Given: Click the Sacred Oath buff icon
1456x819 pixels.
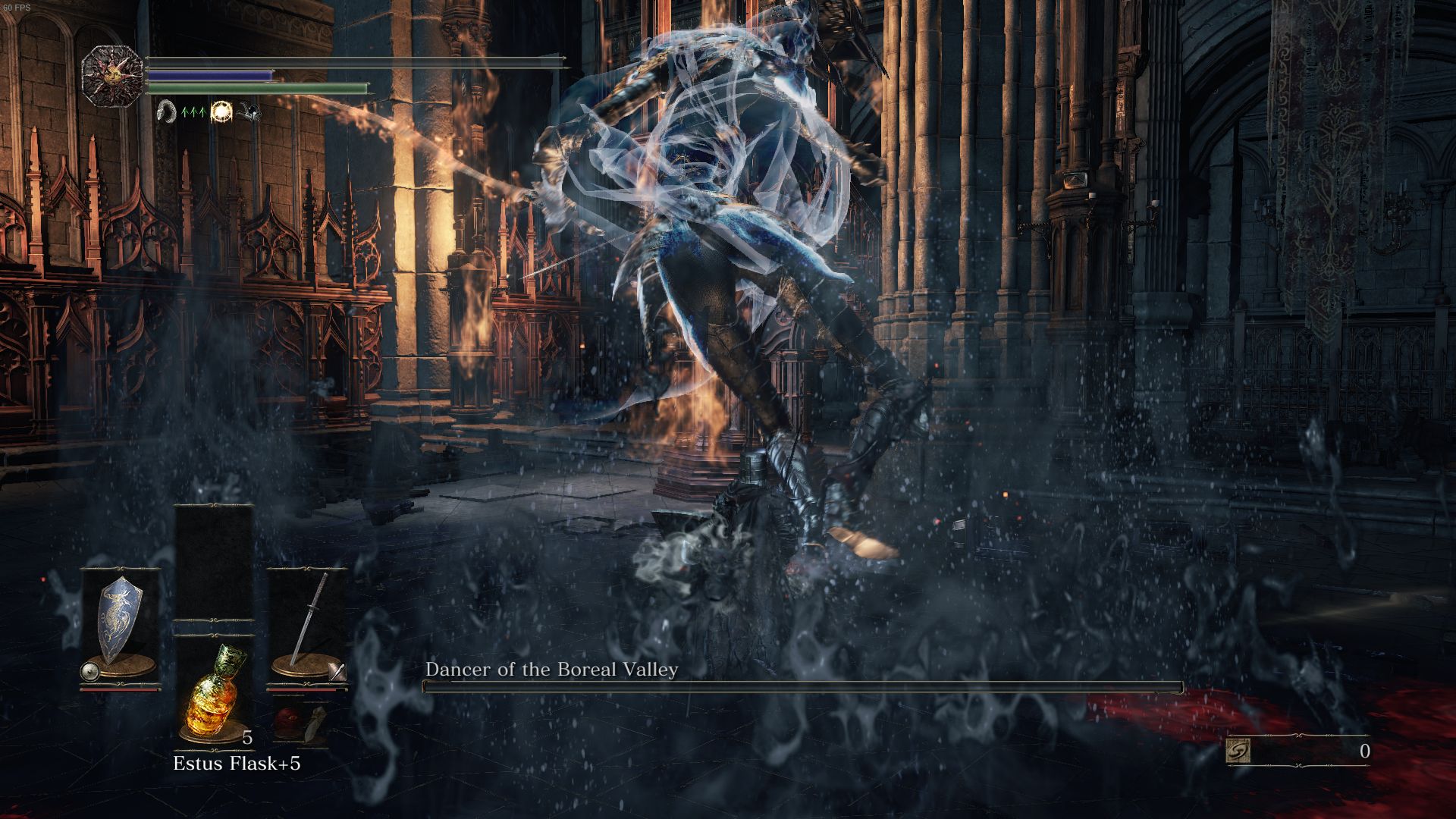Looking at the screenshot, I should click(x=222, y=112).
